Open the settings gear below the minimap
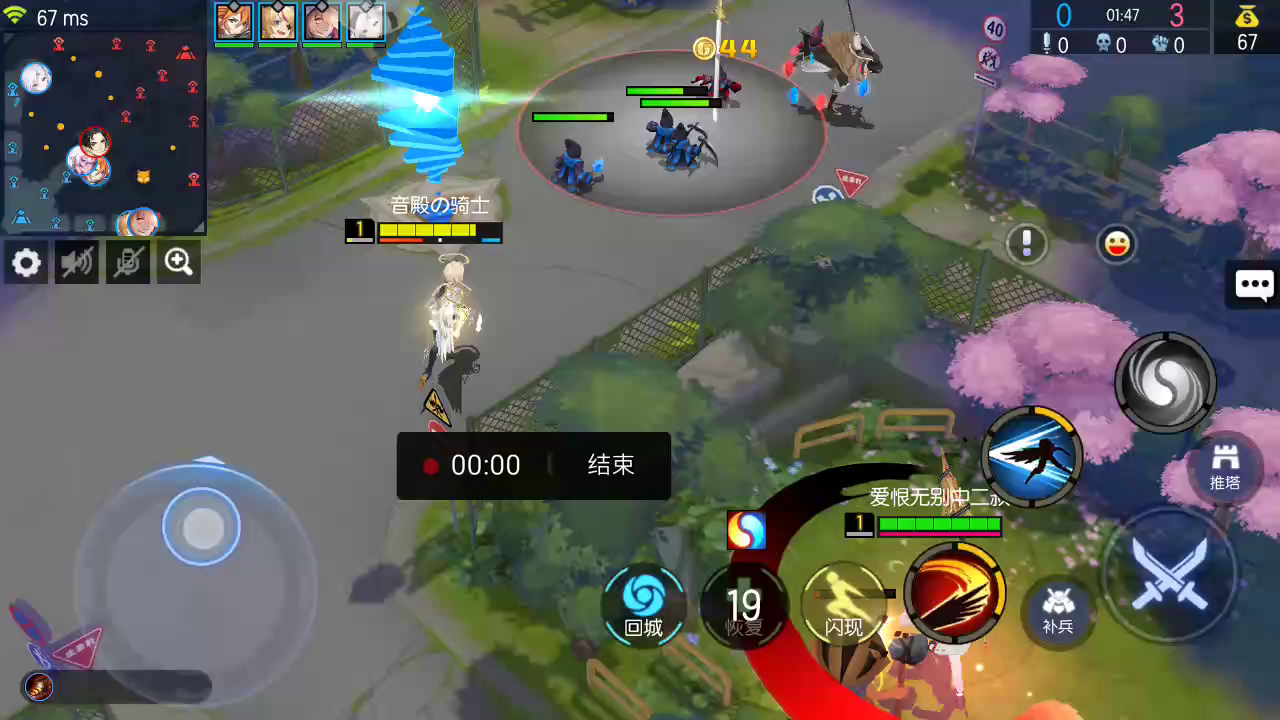Image resolution: width=1280 pixels, height=720 pixels. (x=26, y=262)
